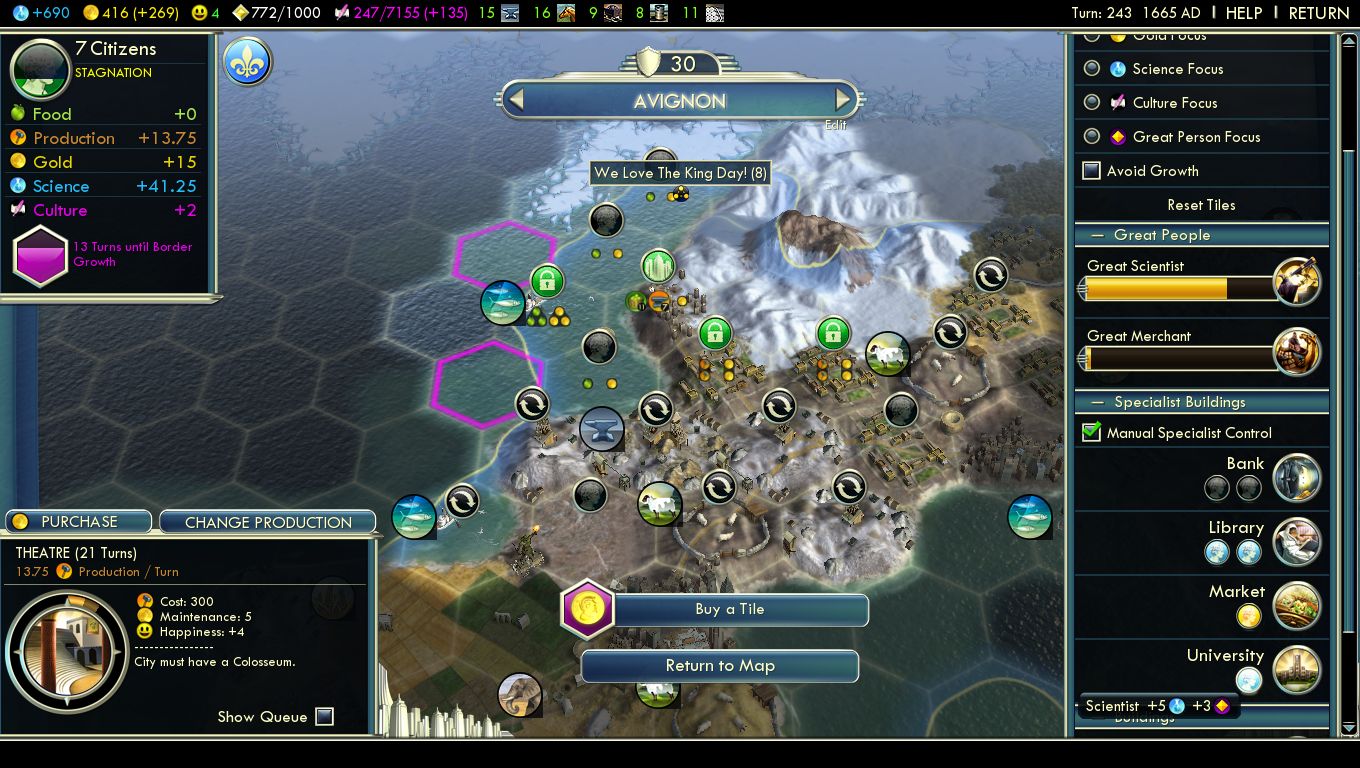The width and height of the screenshot is (1360, 768).
Task: Set Great Person Focus
Action: click(x=1092, y=137)
